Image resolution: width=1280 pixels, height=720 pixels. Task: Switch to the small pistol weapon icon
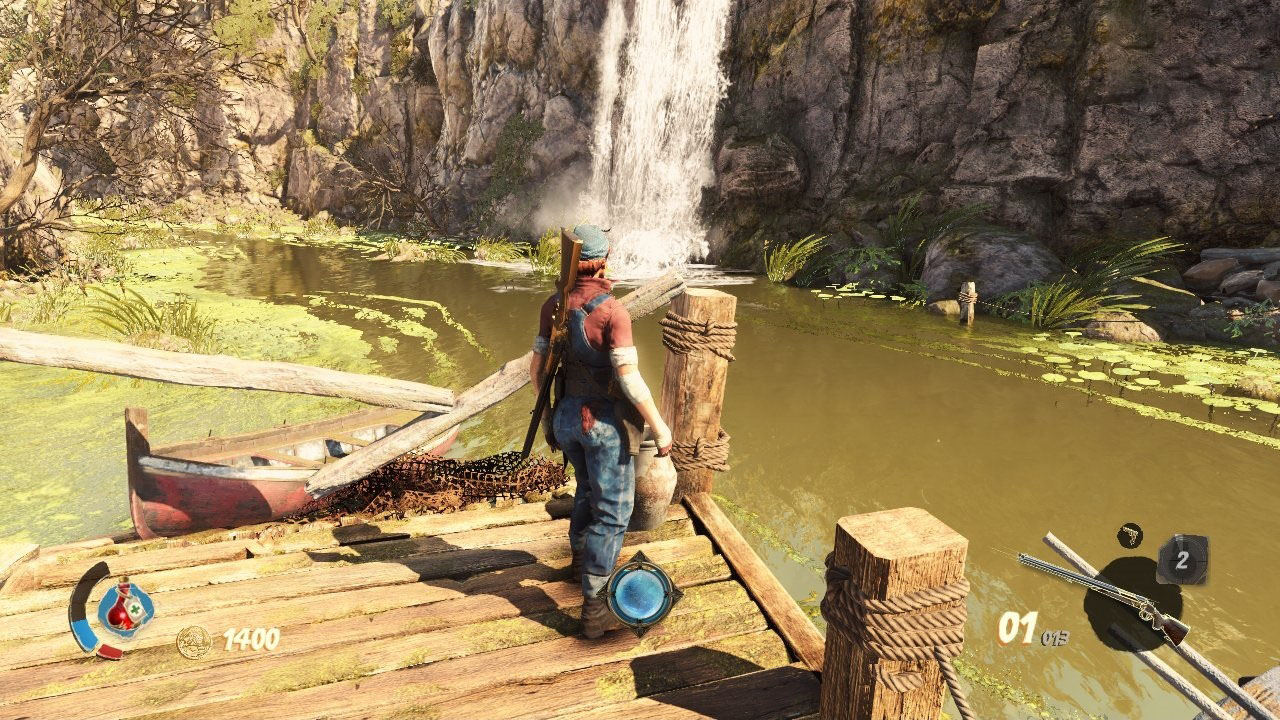(x=1130, y=535)
